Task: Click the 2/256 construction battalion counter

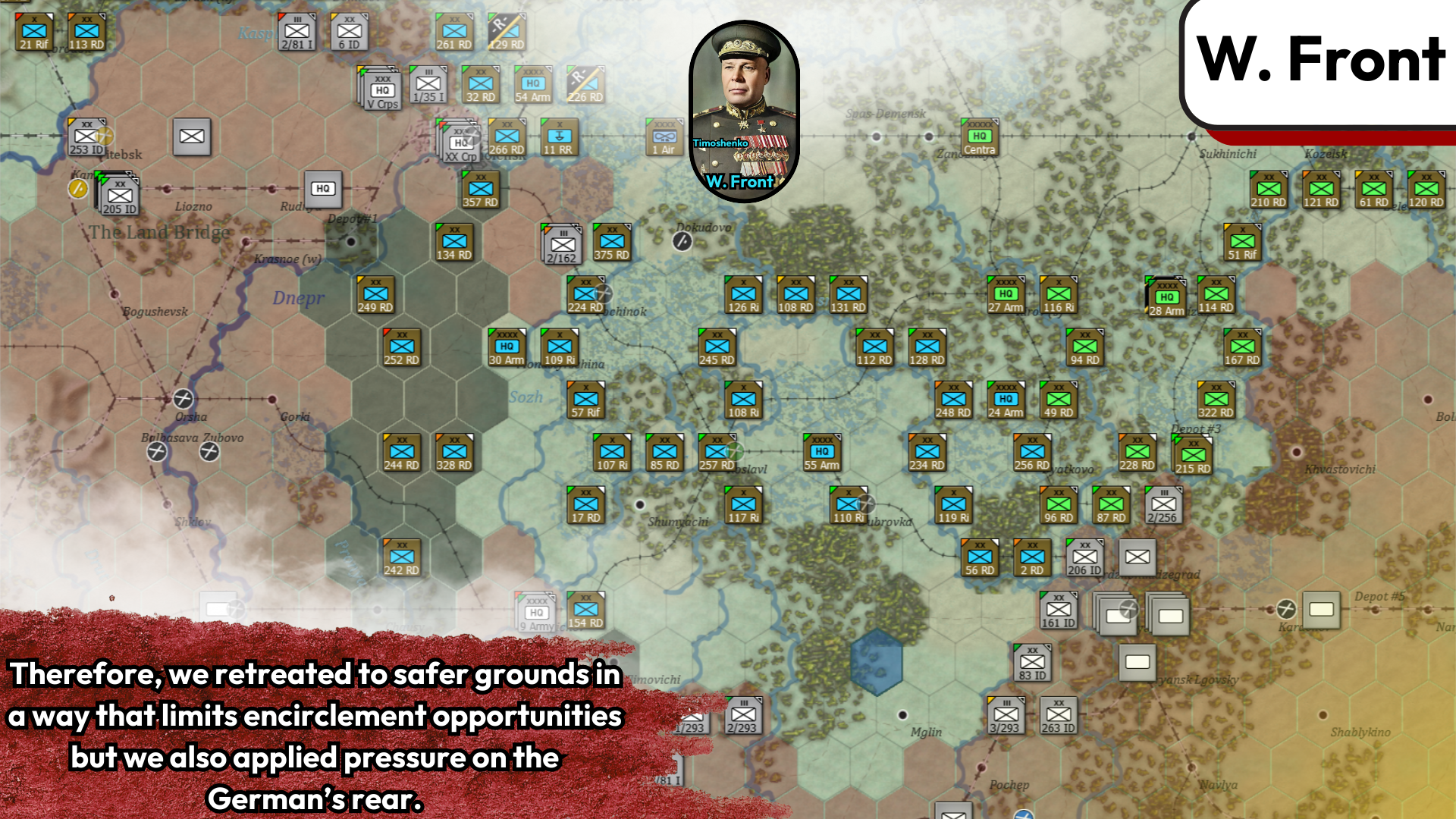Action: 1165,504
